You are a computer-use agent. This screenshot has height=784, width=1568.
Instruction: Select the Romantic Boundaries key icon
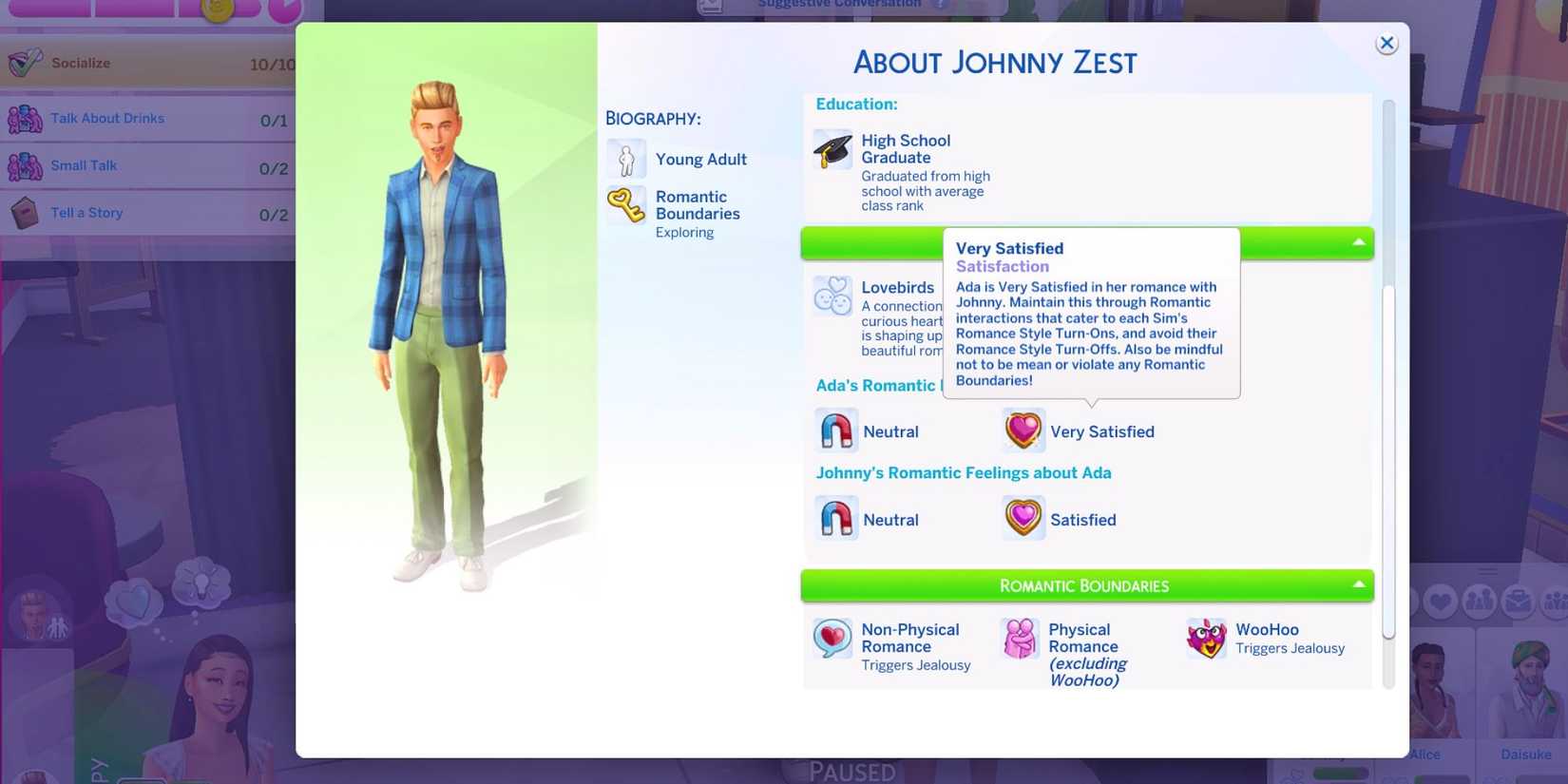[x=626, y=205]
